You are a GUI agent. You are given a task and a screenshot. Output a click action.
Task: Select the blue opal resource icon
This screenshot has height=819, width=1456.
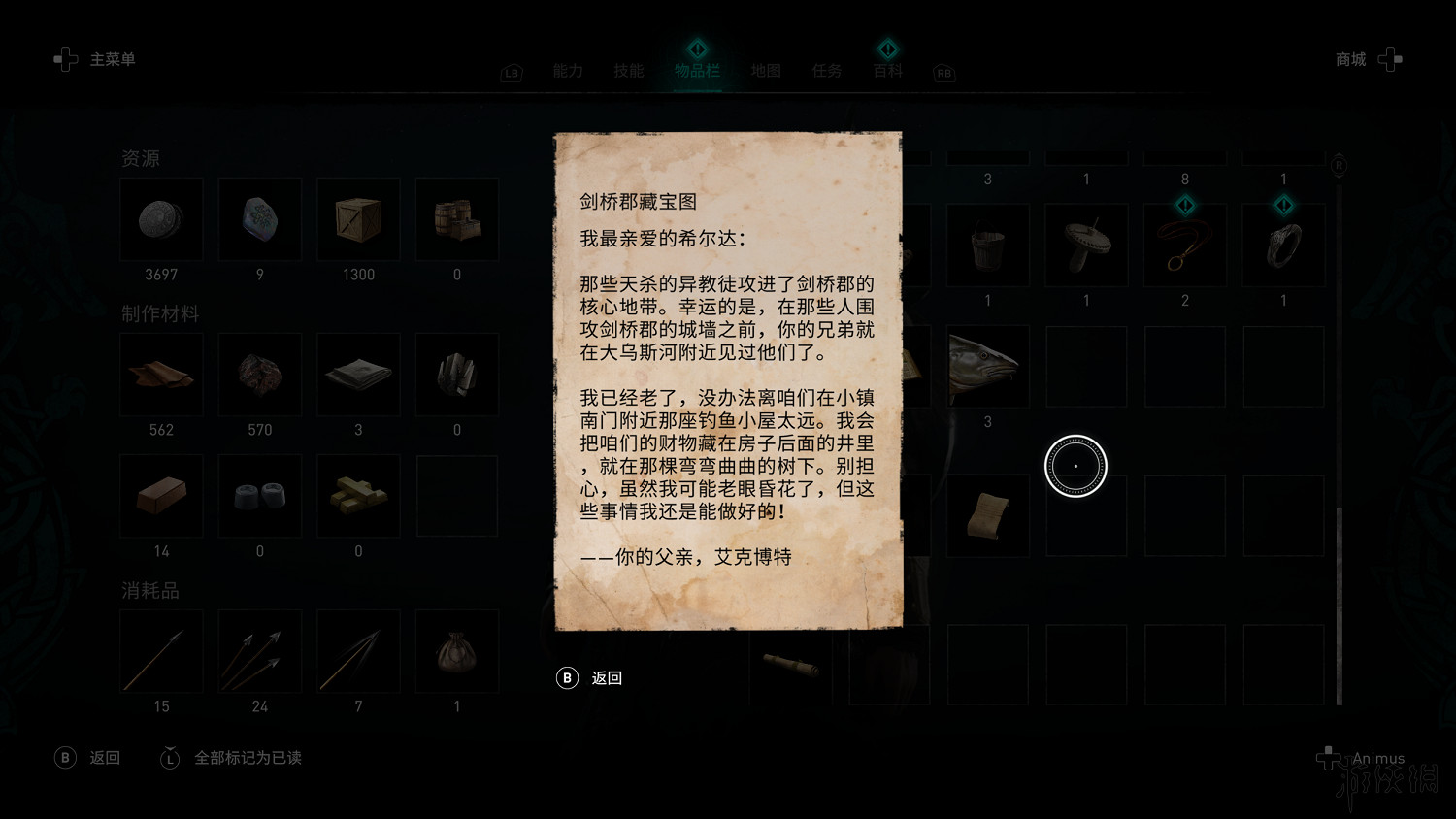click(259, 219)
